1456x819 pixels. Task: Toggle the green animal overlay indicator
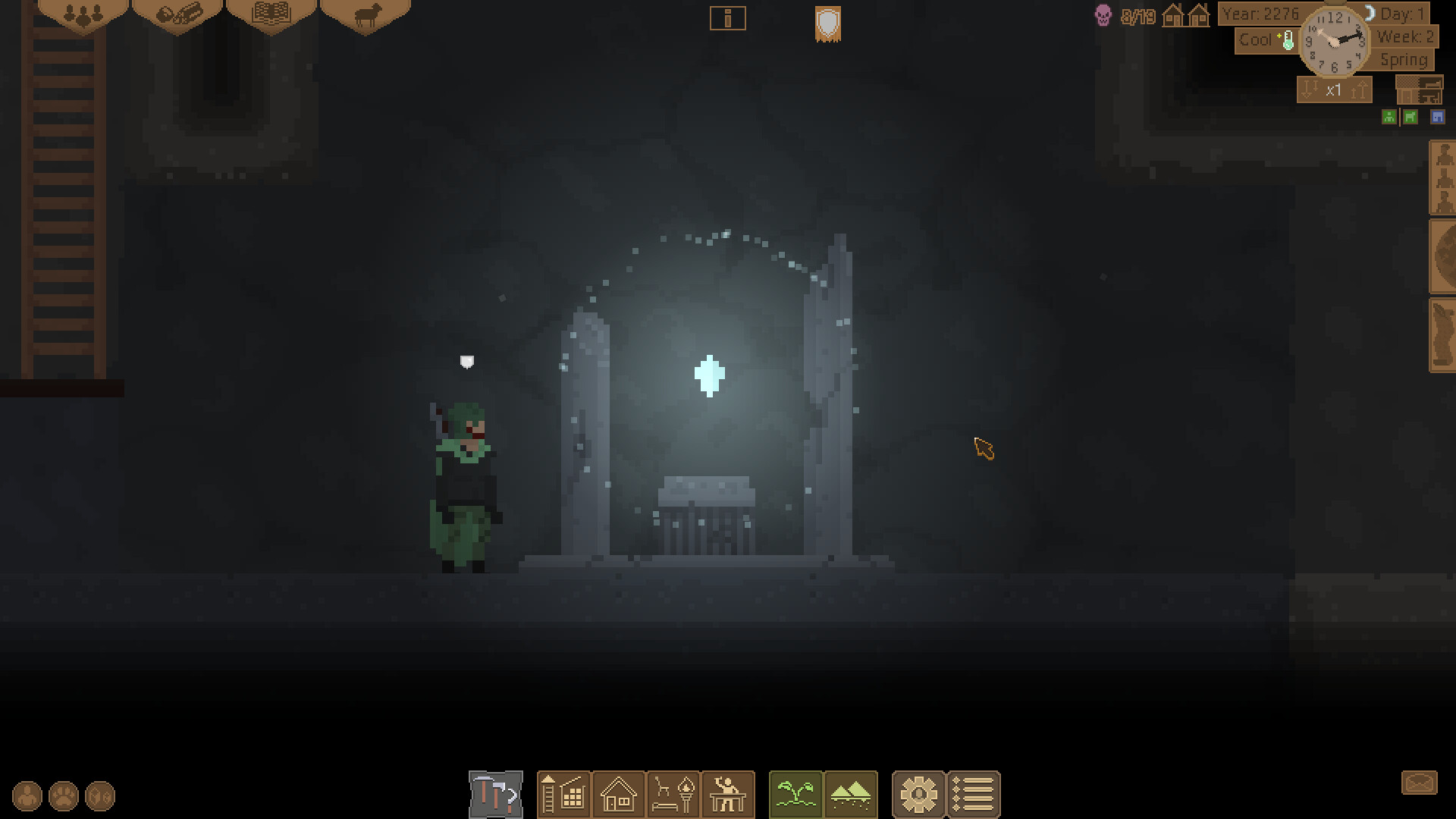pos(1411,117)
